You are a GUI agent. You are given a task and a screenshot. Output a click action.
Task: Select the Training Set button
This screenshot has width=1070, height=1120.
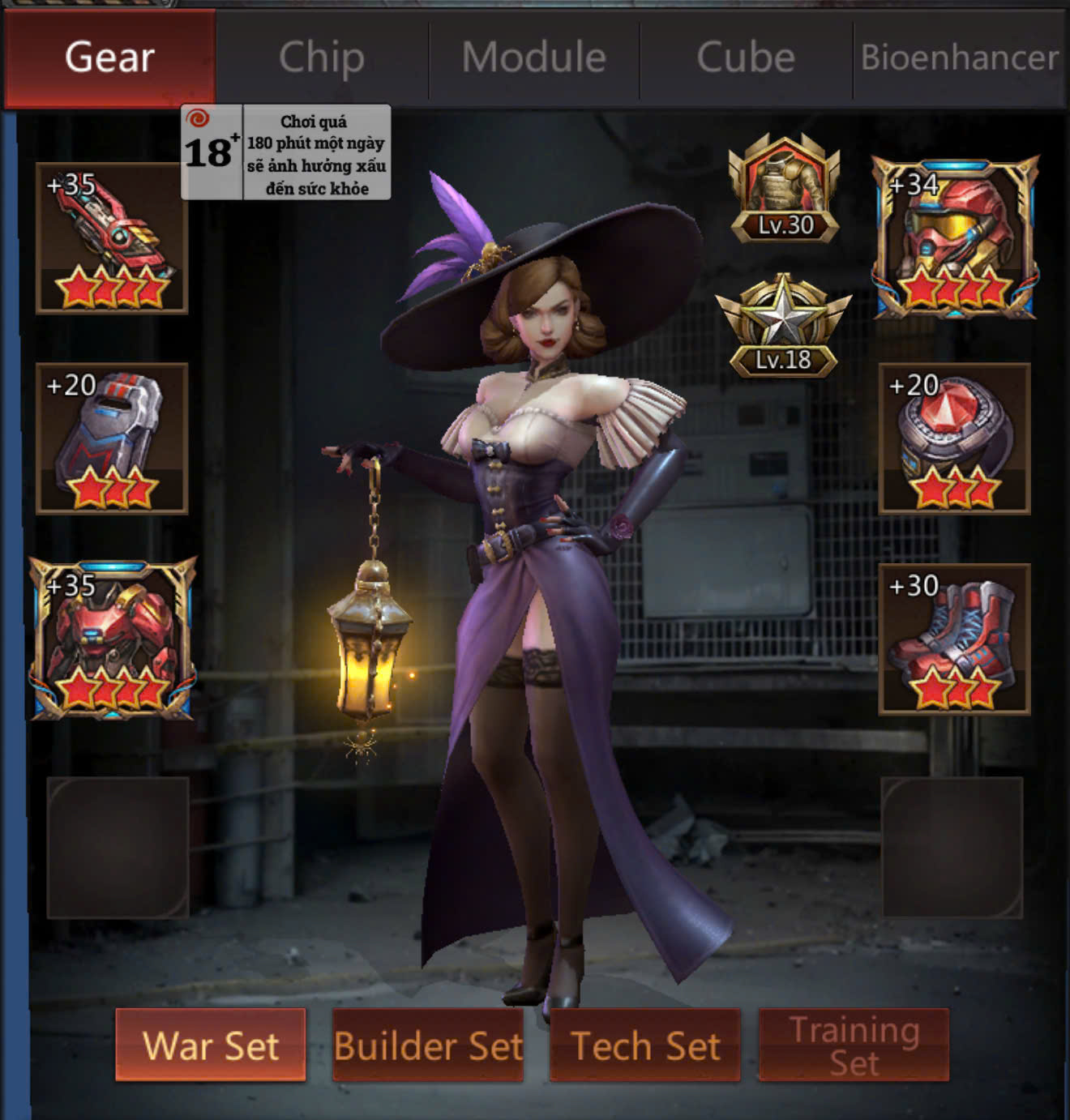pyautogui.click(x=854, y=1045)
